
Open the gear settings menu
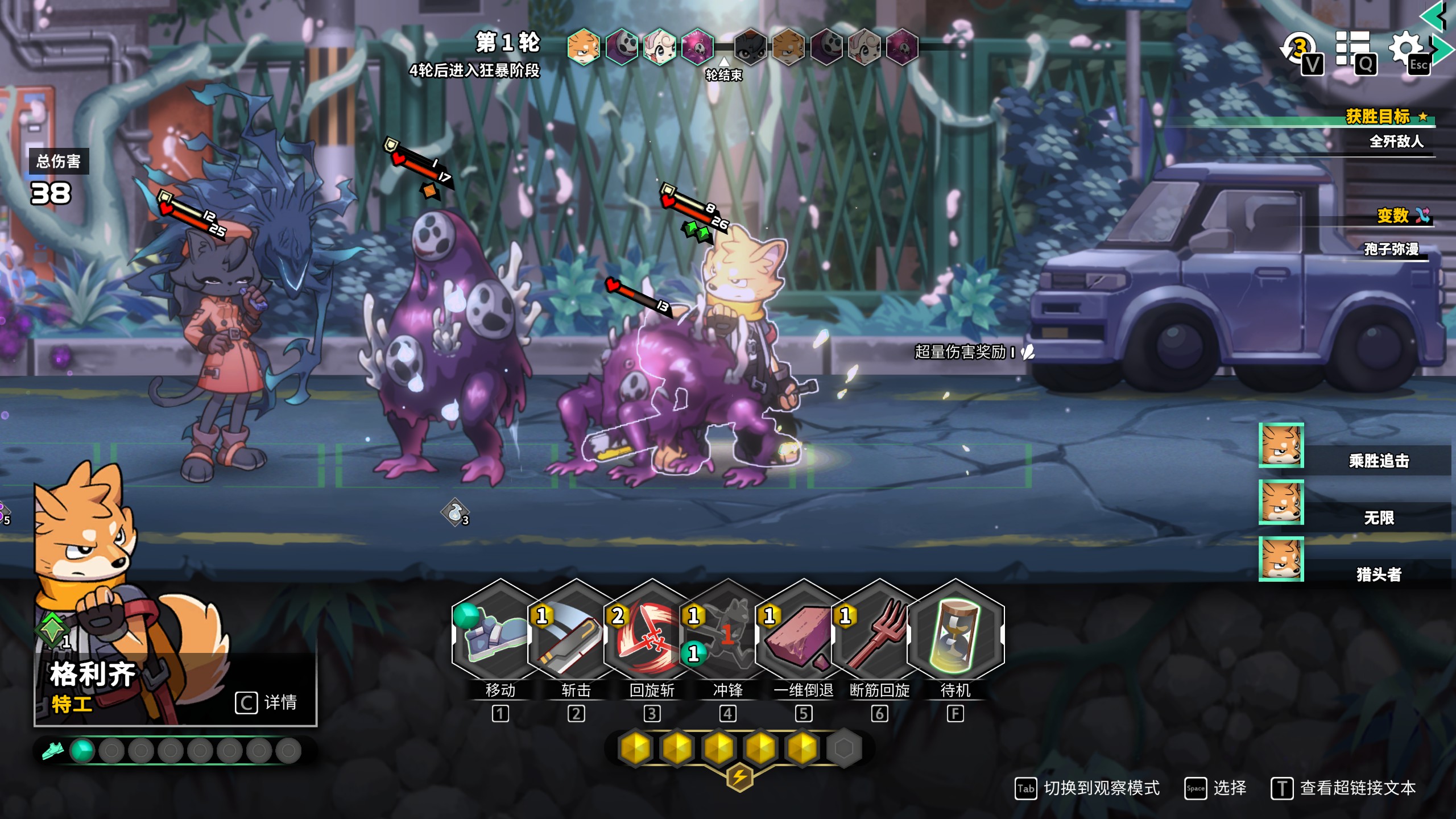pos(1407,50)
